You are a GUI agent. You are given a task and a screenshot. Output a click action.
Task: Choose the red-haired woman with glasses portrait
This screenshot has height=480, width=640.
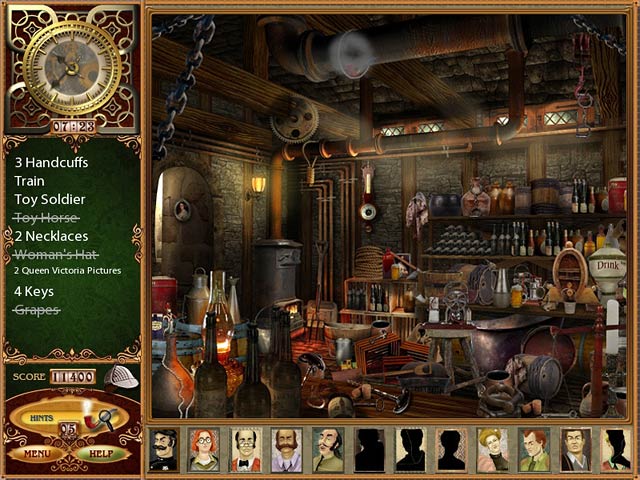pos(204,449)
